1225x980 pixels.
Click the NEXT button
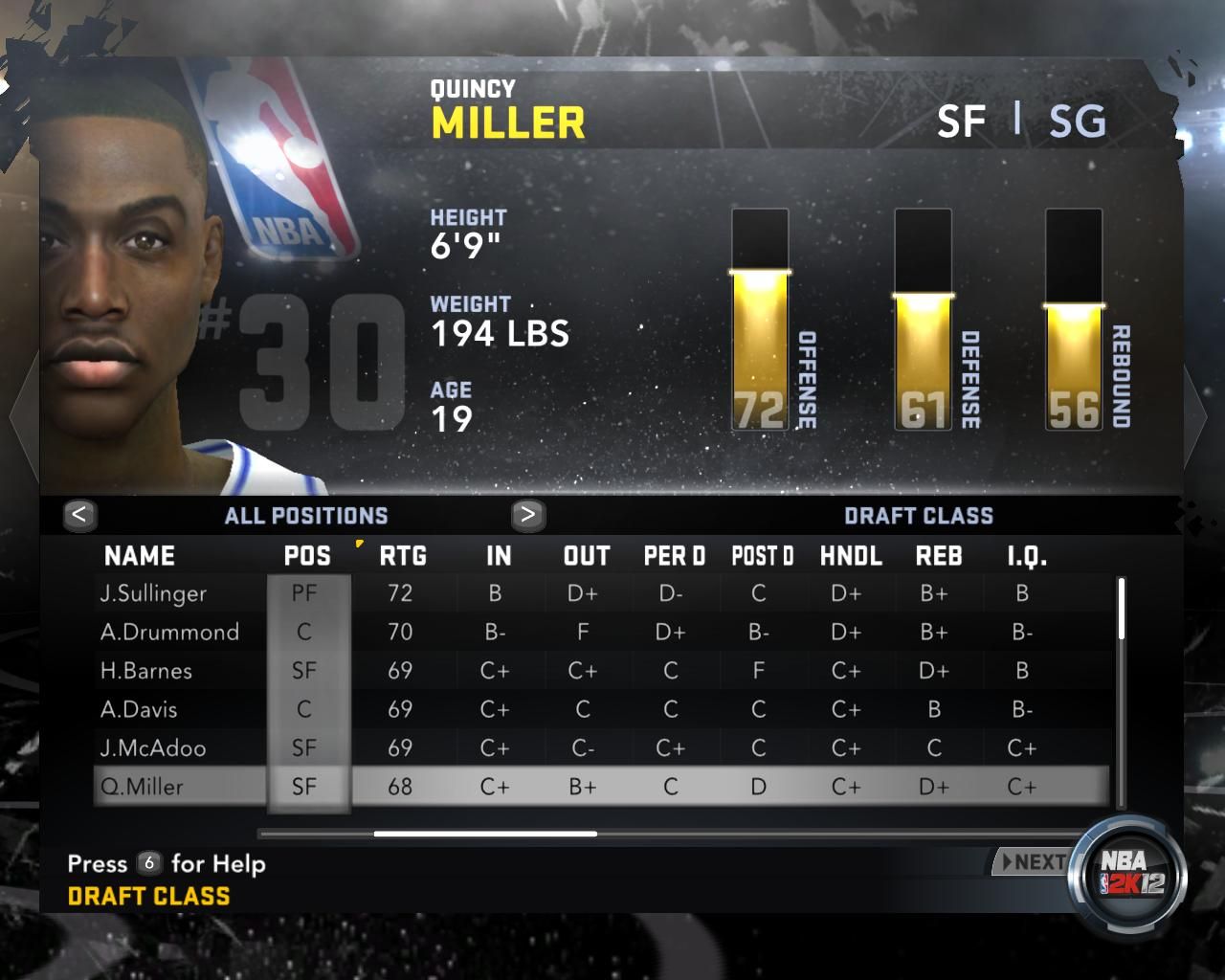coord(1032,862)
